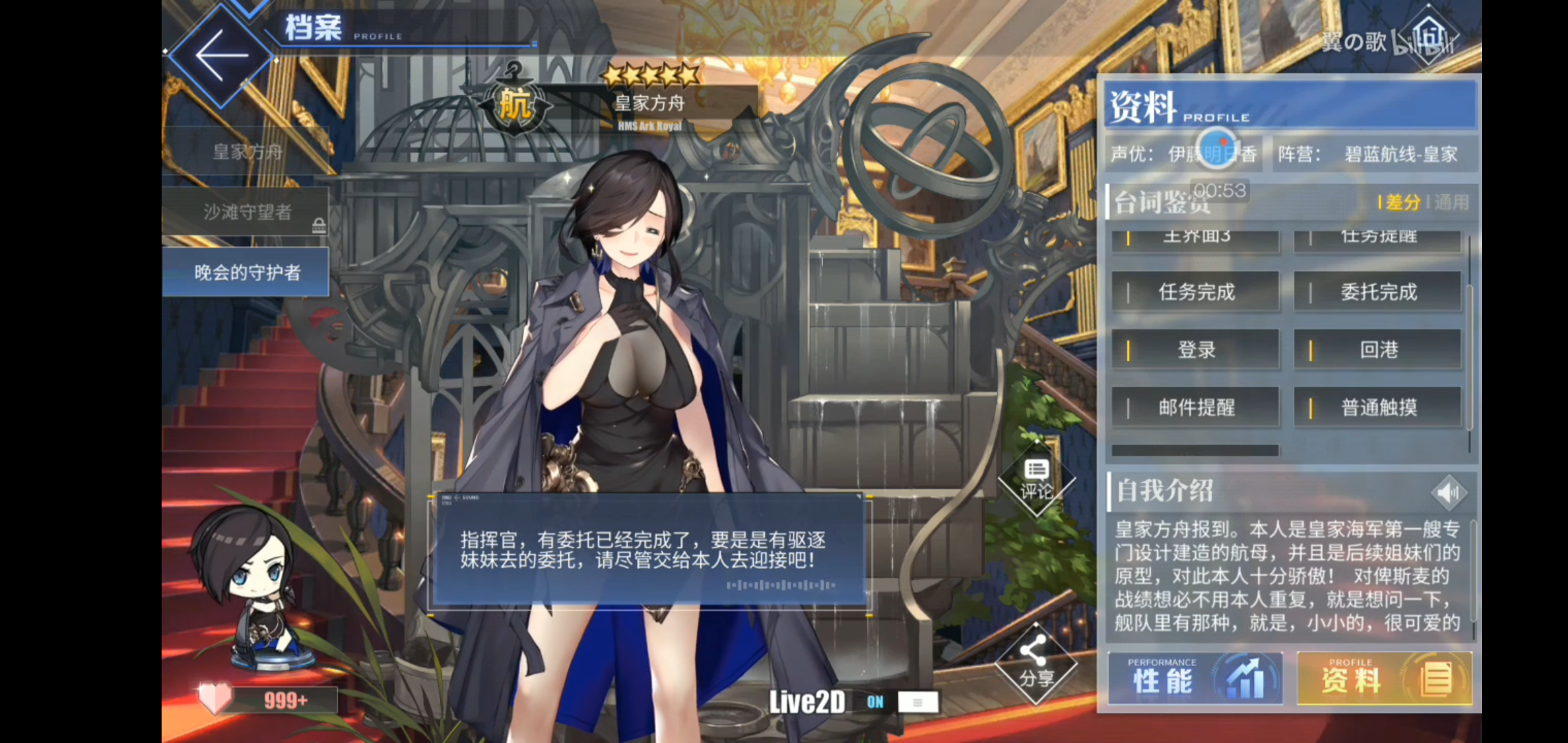Screen dimensions: 1568x743
Task: Choose the locked 沙滩守望者 skin
Action: click(246, 213)
